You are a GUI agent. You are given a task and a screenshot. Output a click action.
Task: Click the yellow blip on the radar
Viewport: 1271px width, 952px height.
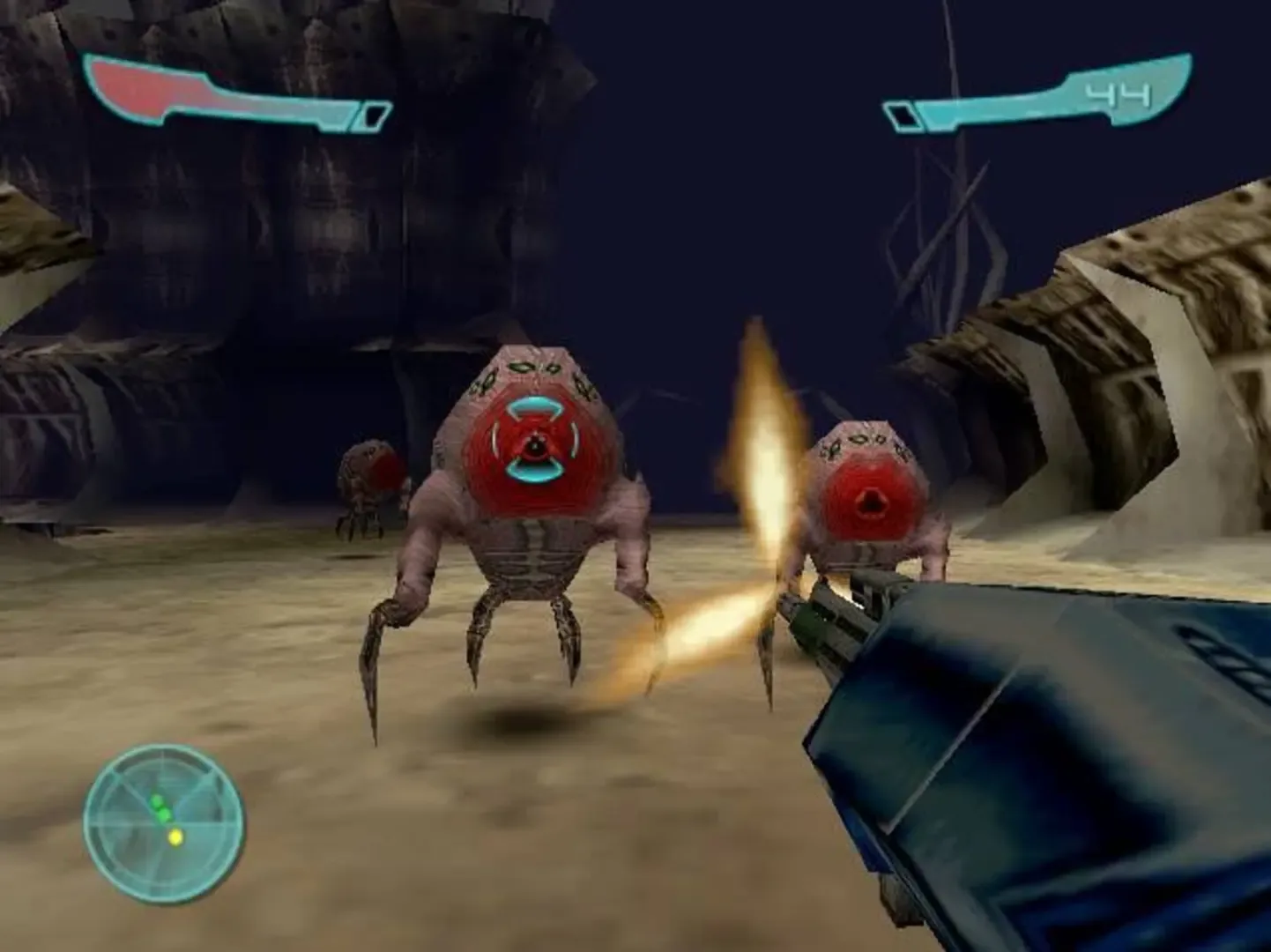click(x=177, y=839)
